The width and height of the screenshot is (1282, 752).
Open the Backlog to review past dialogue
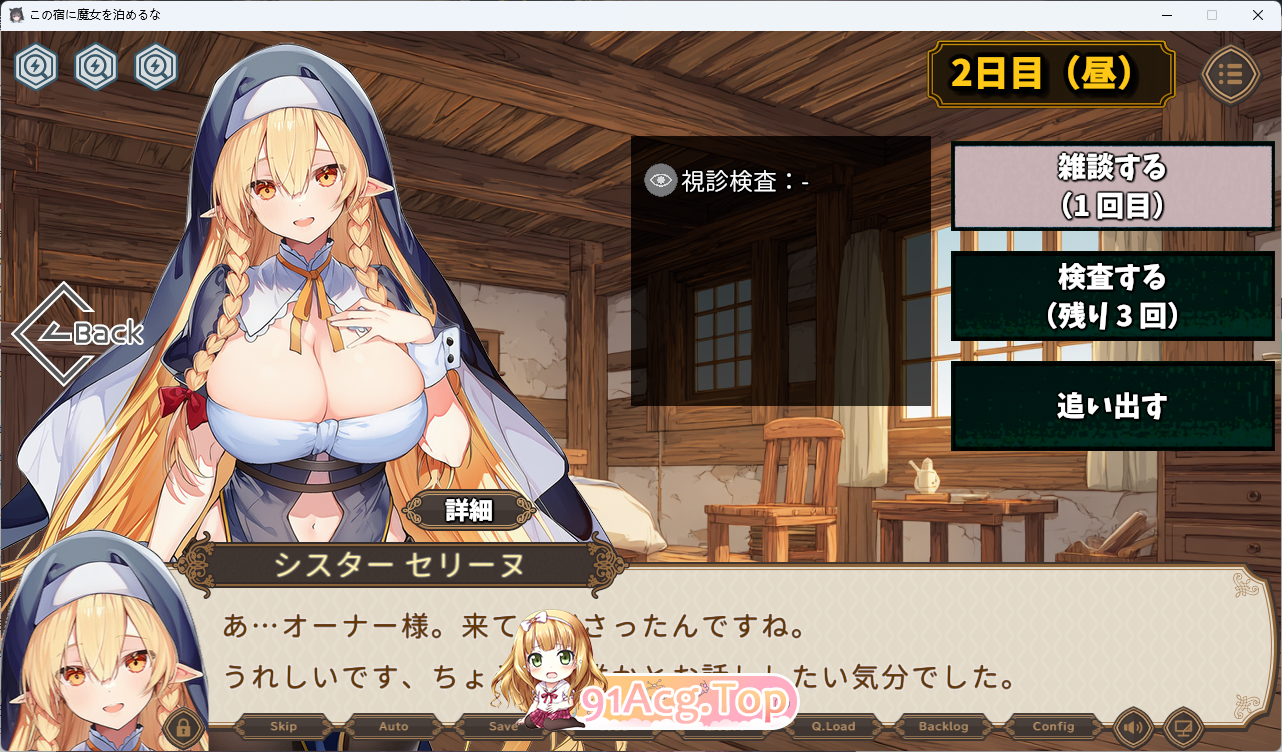pos(943,726)
